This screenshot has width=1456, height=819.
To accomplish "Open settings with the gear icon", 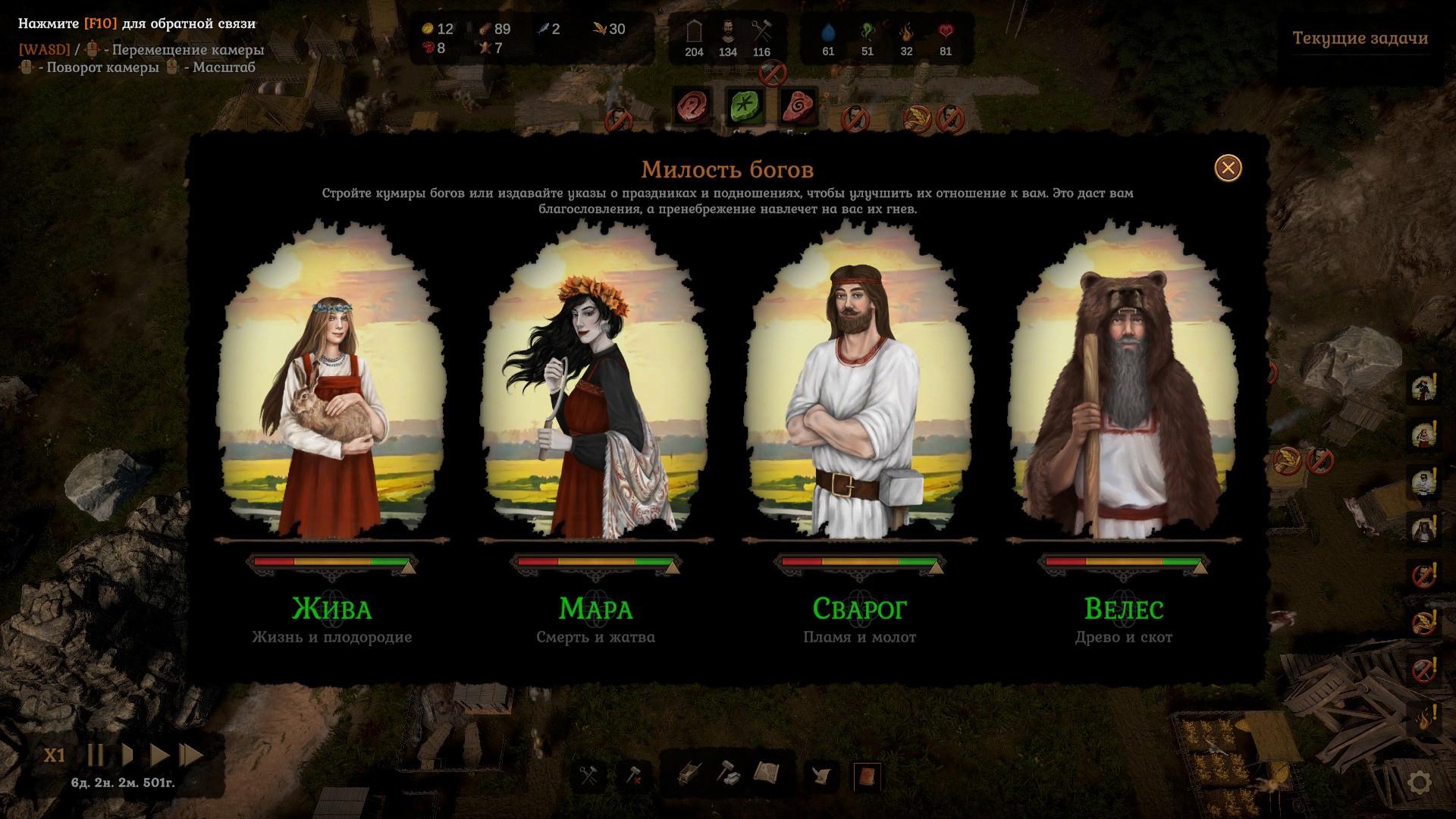I will point(1420,783).
